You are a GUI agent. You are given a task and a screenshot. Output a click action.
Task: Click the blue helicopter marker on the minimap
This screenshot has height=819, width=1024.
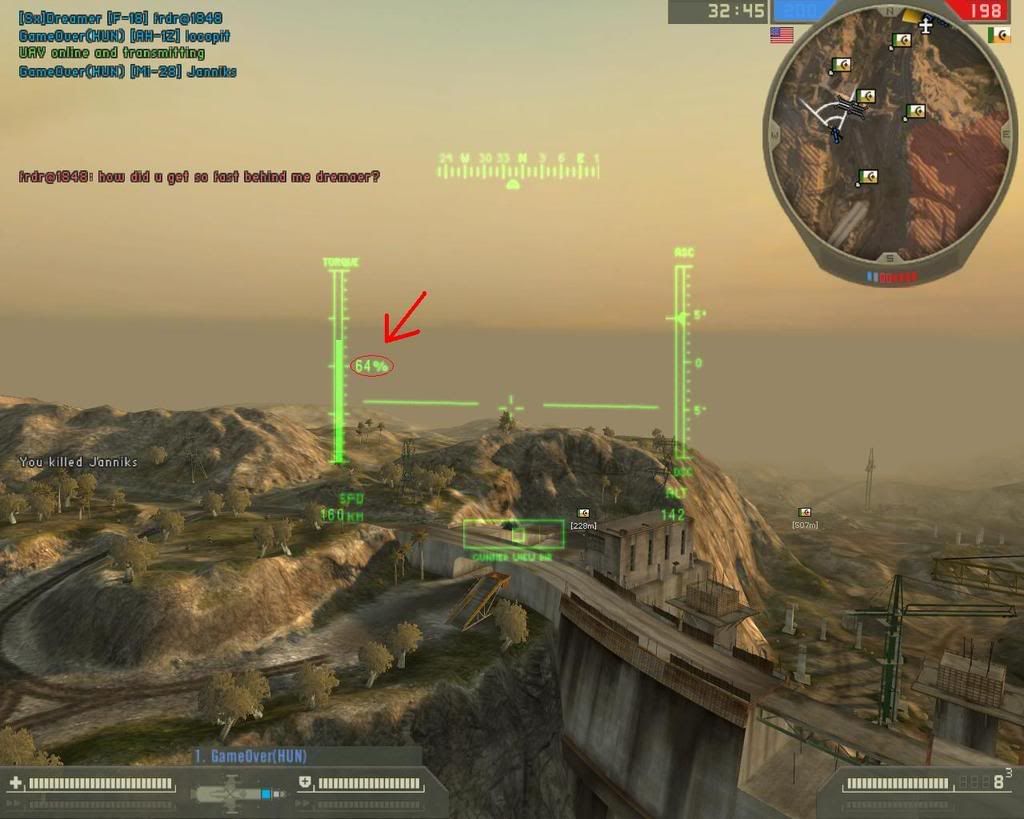click(836, 131)
